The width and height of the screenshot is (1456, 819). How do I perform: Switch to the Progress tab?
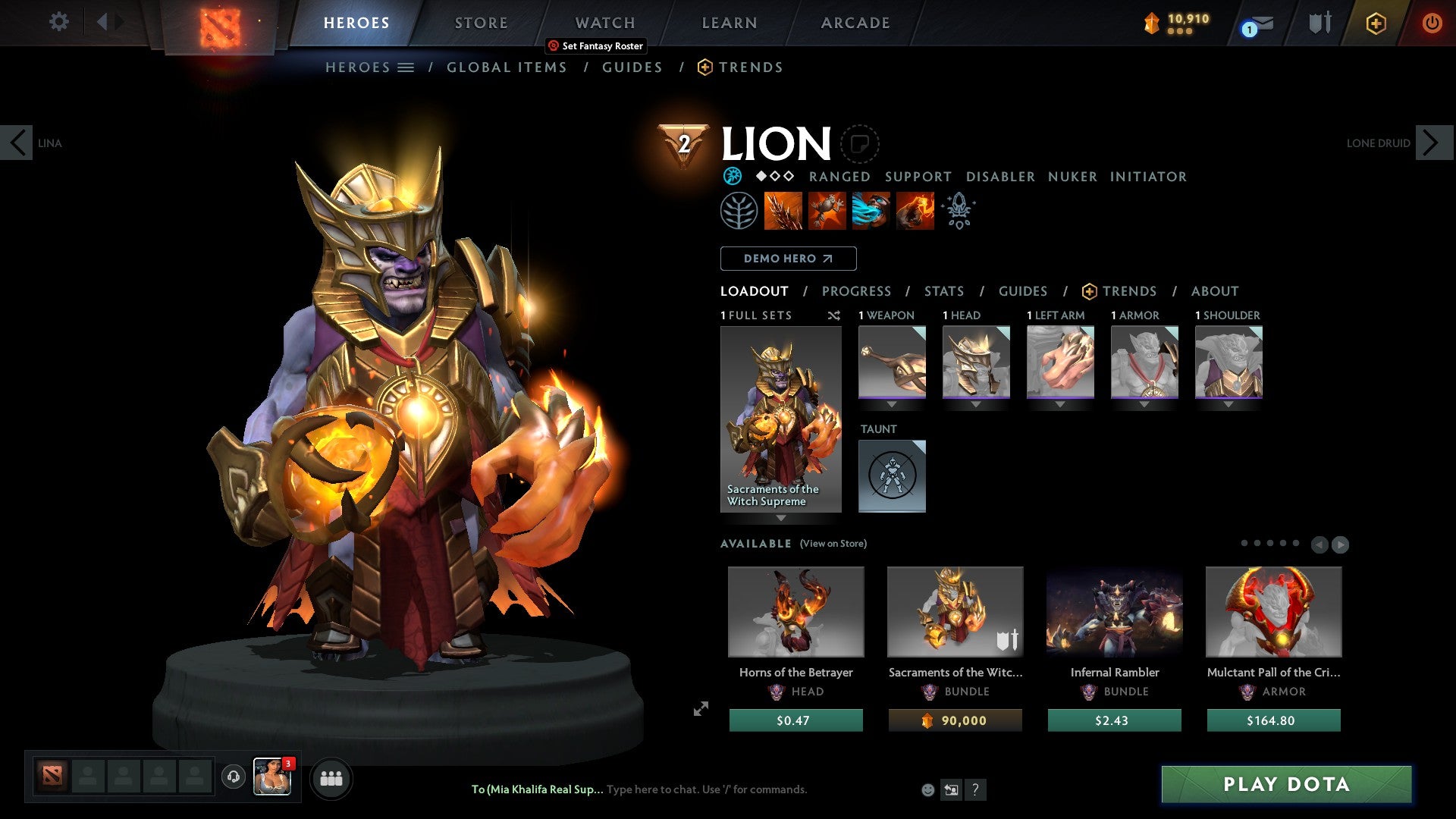pos(857,291)
